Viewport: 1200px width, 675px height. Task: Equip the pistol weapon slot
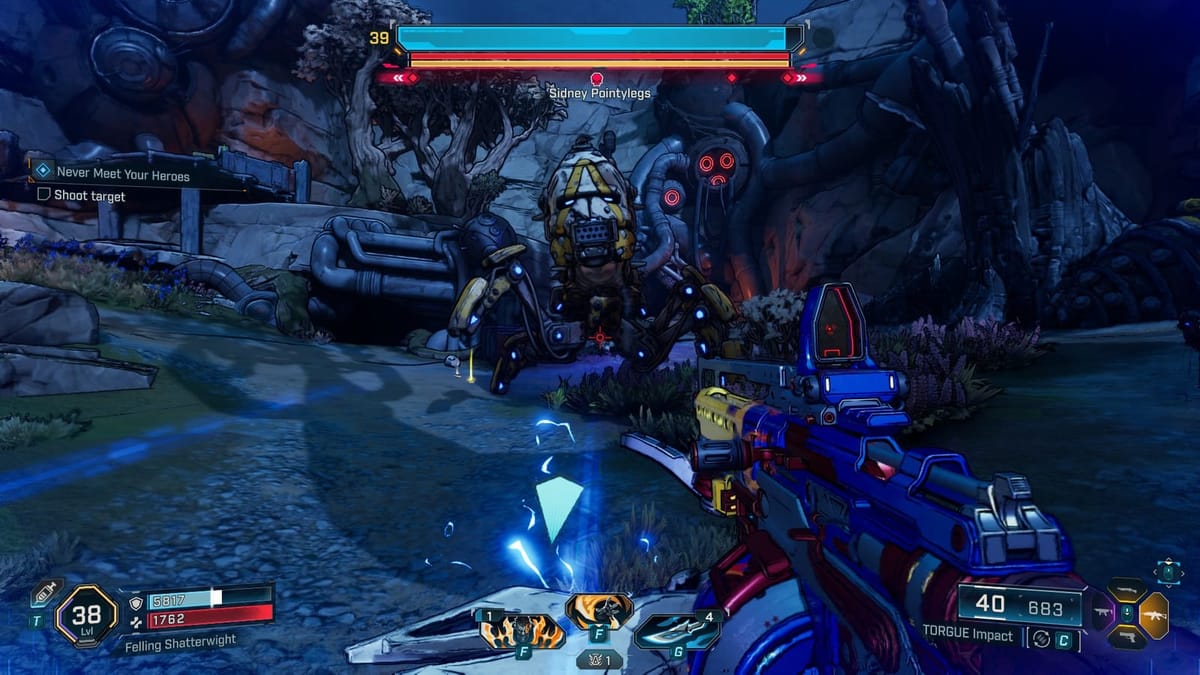coord(1127,639)
